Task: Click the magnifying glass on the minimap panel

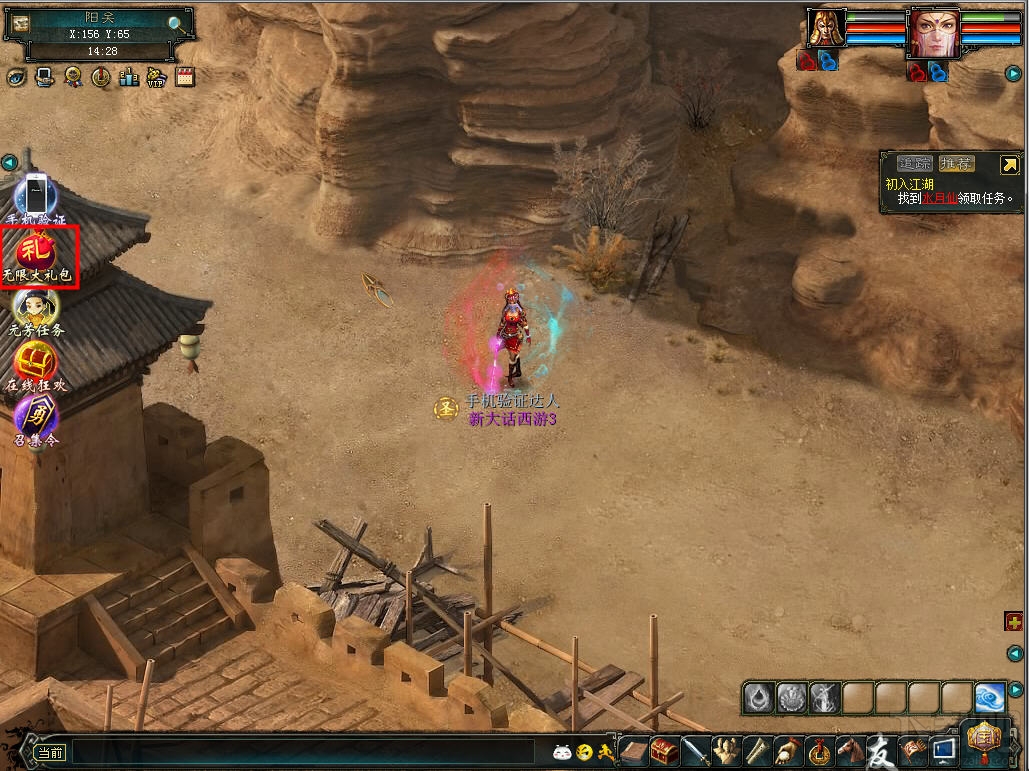Action: click(x=176, y=24)
